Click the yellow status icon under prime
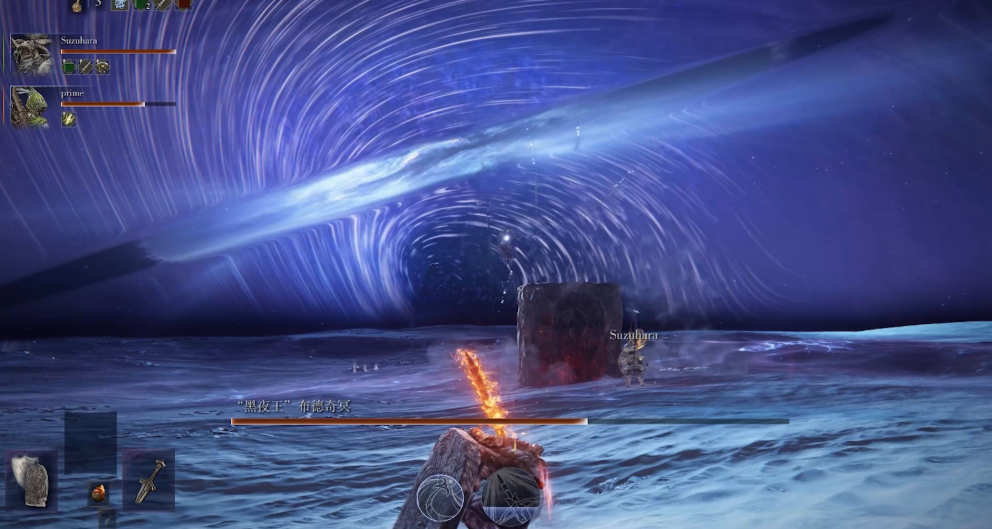 (69, 118)
